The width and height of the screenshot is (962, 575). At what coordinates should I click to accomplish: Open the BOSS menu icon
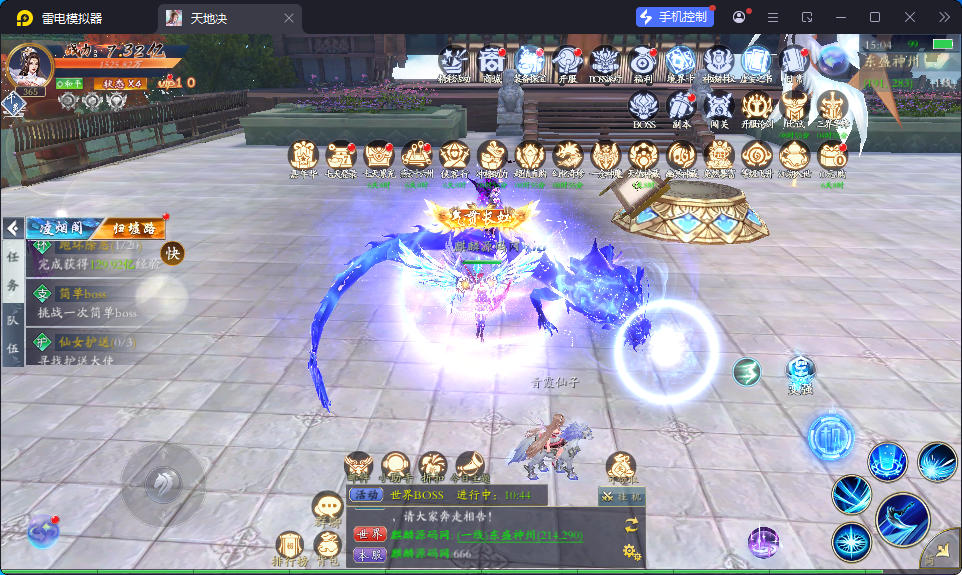tap(644, 107)
